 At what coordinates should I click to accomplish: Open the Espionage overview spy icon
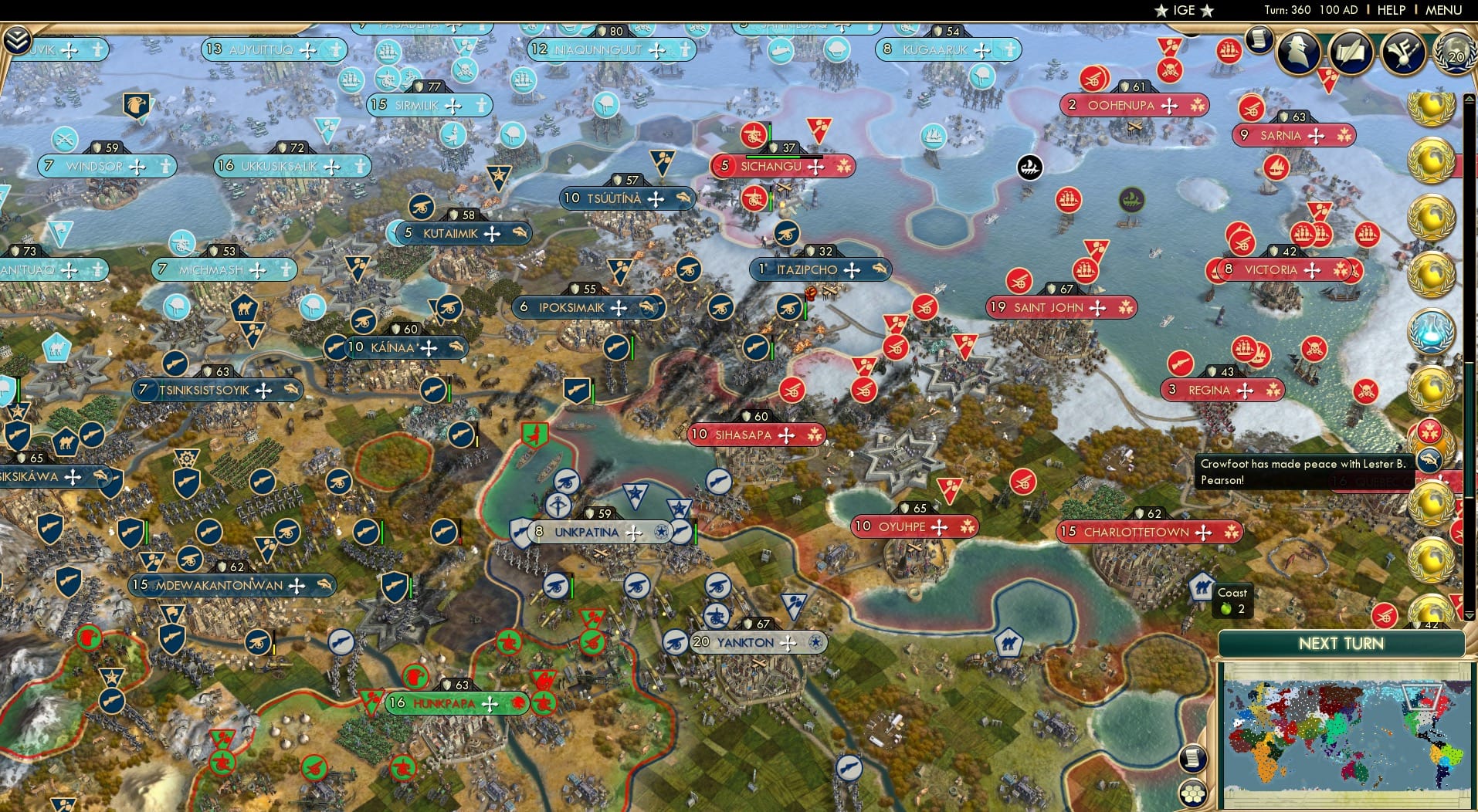[1297, 52]
